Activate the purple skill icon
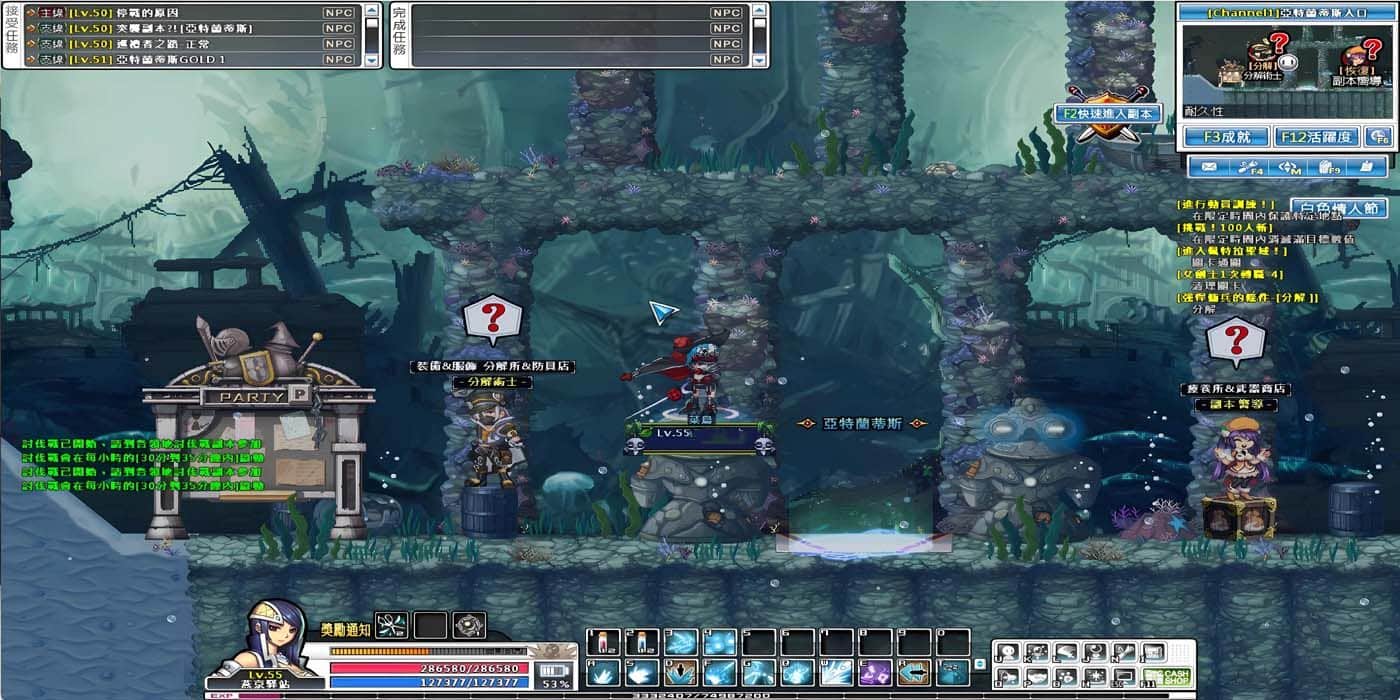1400x700 pixels. coord(874,673)
